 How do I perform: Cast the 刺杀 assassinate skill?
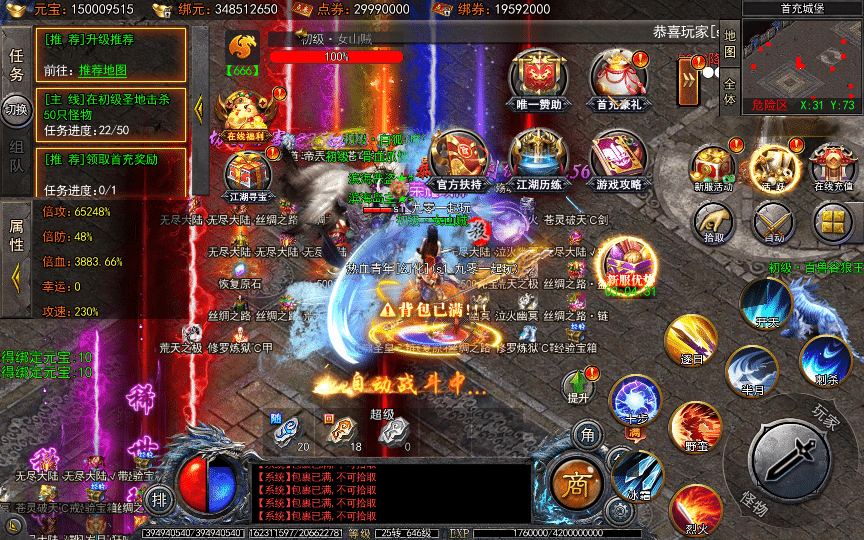[x=825, y=360]
